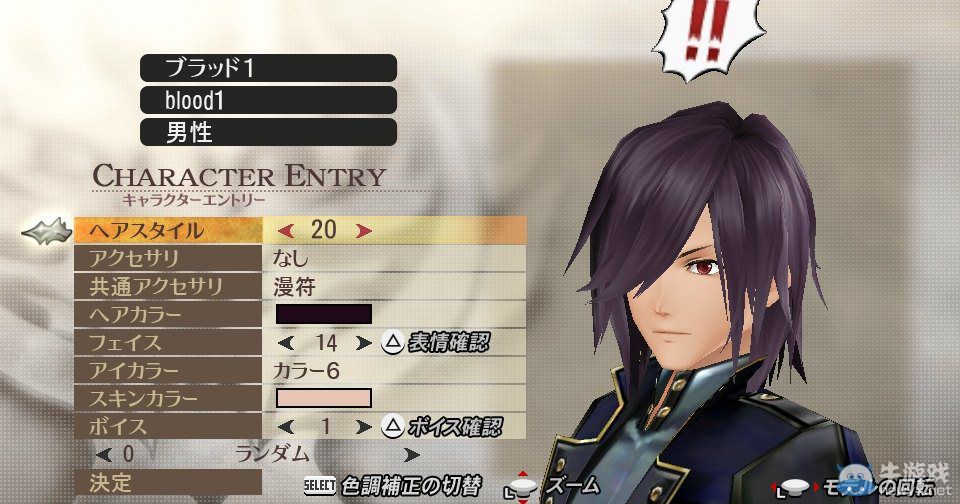The height and width of the screenshot is (504, 960).
Task: Change the 男性 gender field
Action: coord(268,132)
